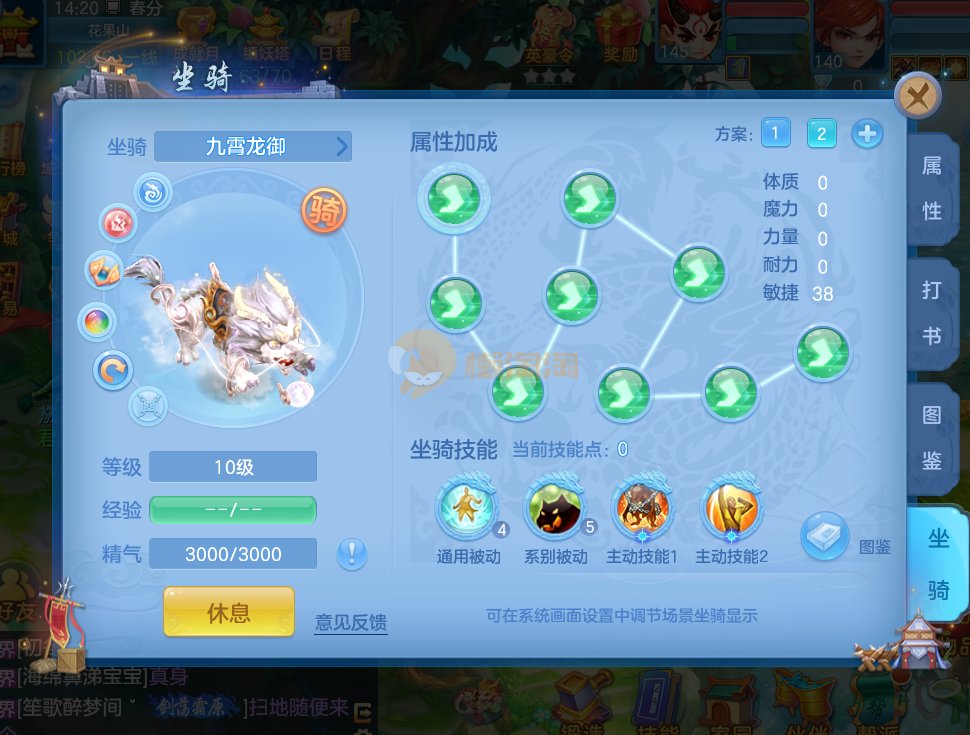Open the 九霄龙御 mount selector
970x735 pixels.
(x=254, y=147)
